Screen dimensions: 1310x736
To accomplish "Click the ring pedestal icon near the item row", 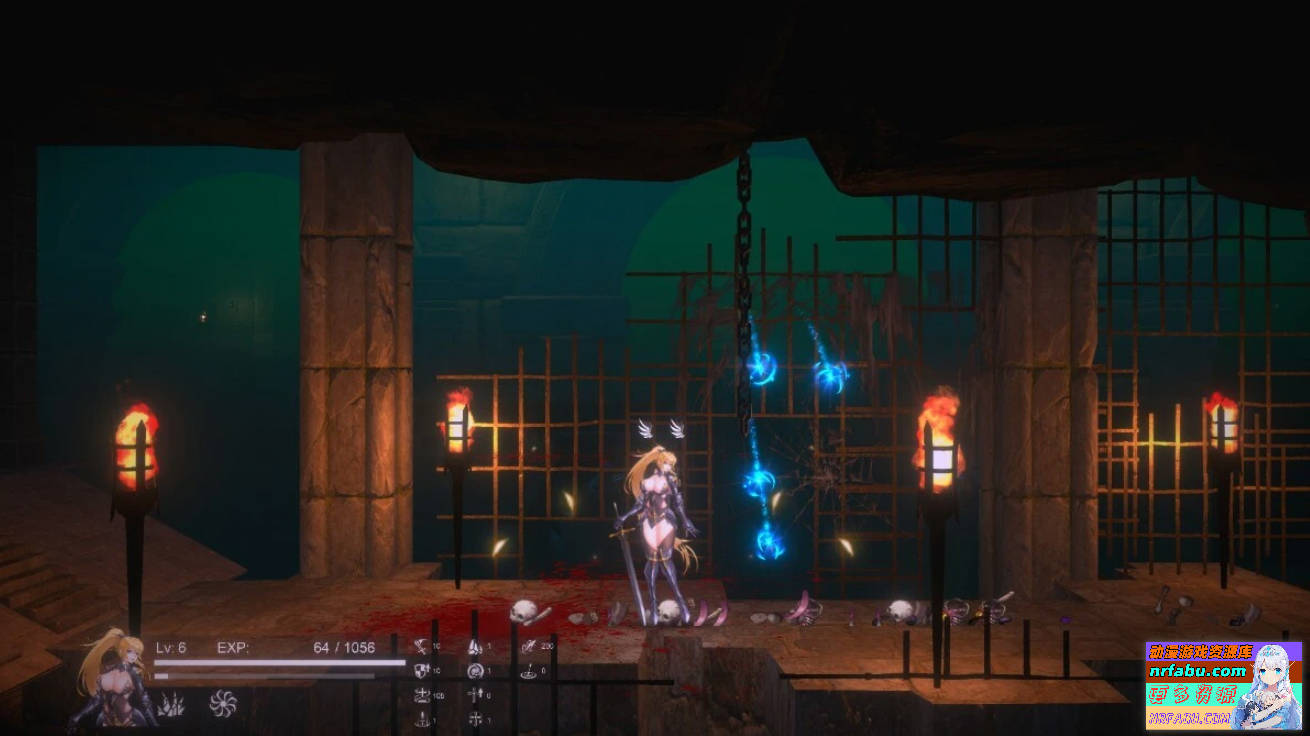I will (422, 719).
